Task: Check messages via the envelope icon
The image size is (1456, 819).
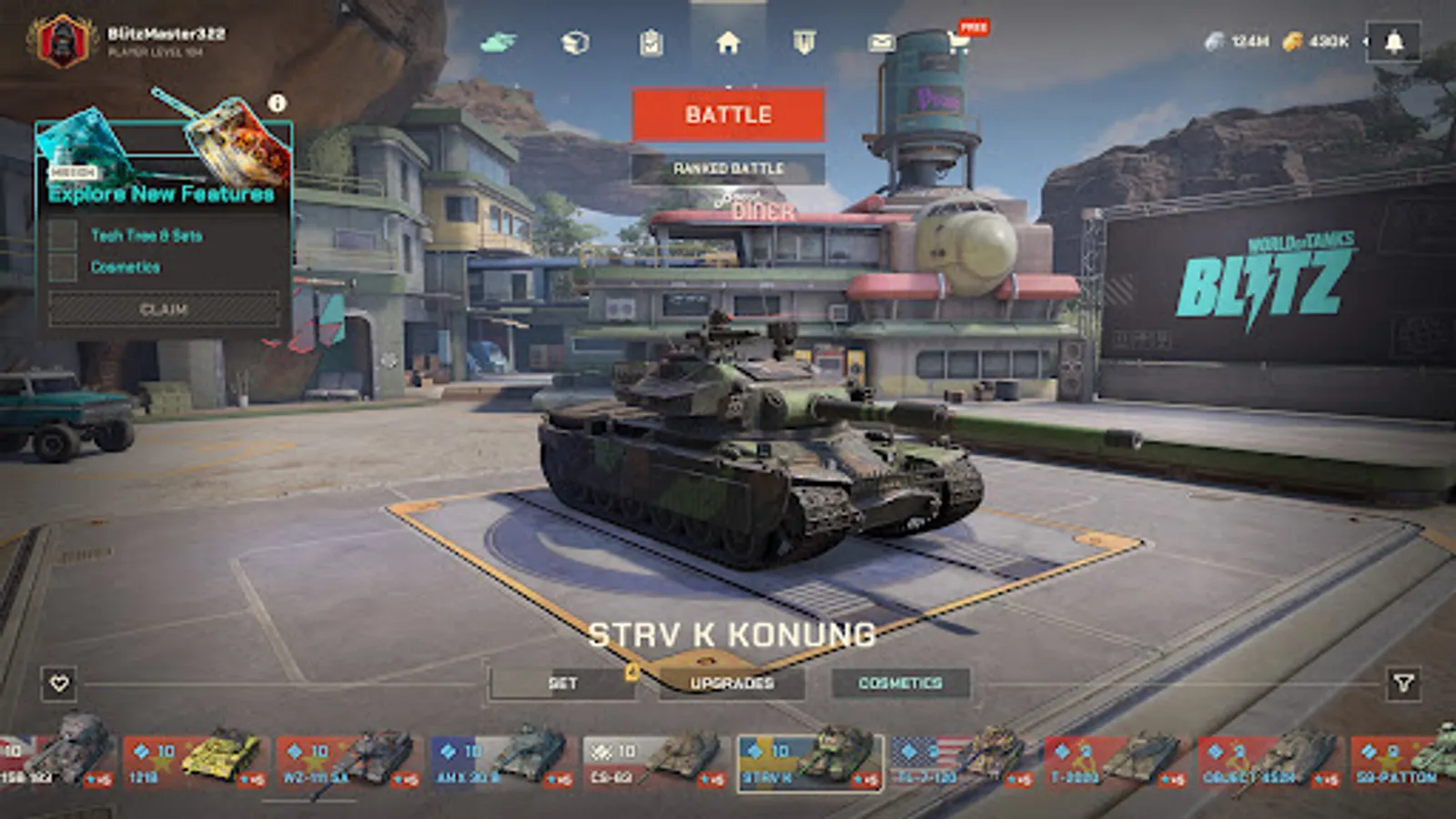Action: click(x=880, y=41)
